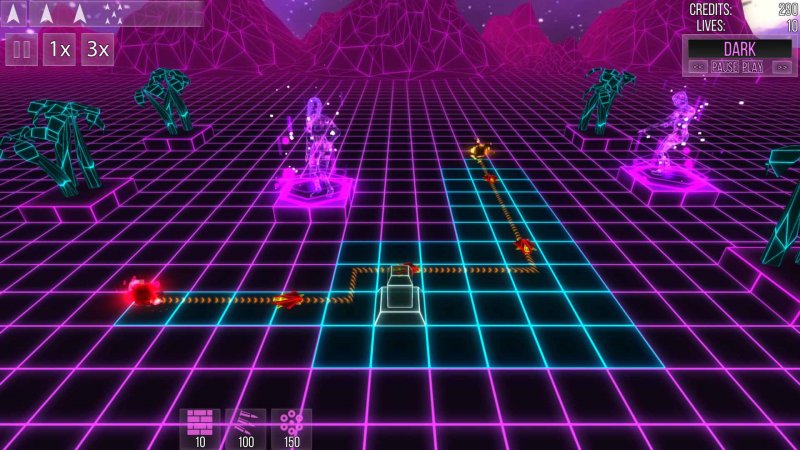Set game speed to 1x
Screen dimensions: 800x450
pyautogui.click(x=60, y=49)
